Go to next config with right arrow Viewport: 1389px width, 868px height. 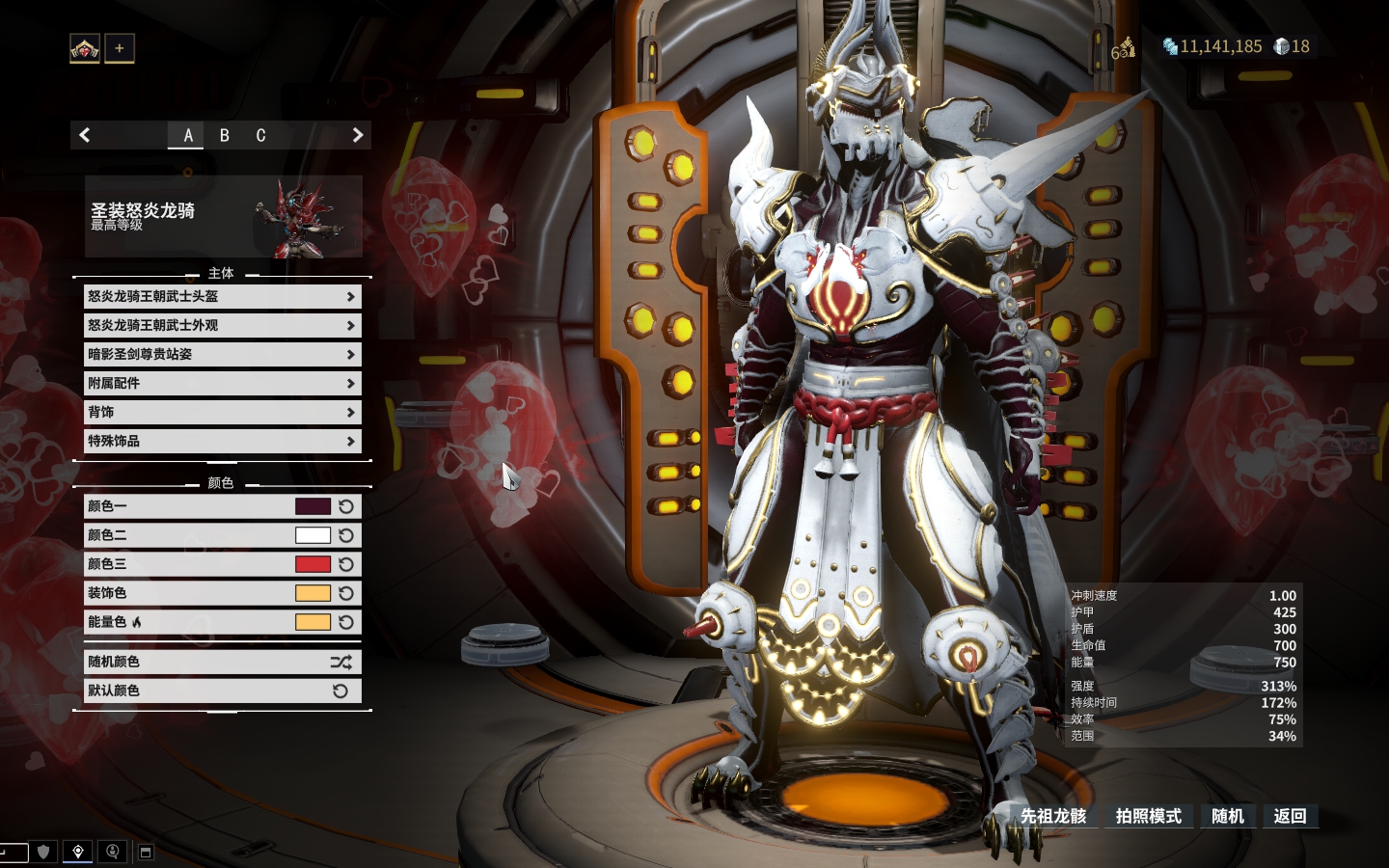click(358, 136)
